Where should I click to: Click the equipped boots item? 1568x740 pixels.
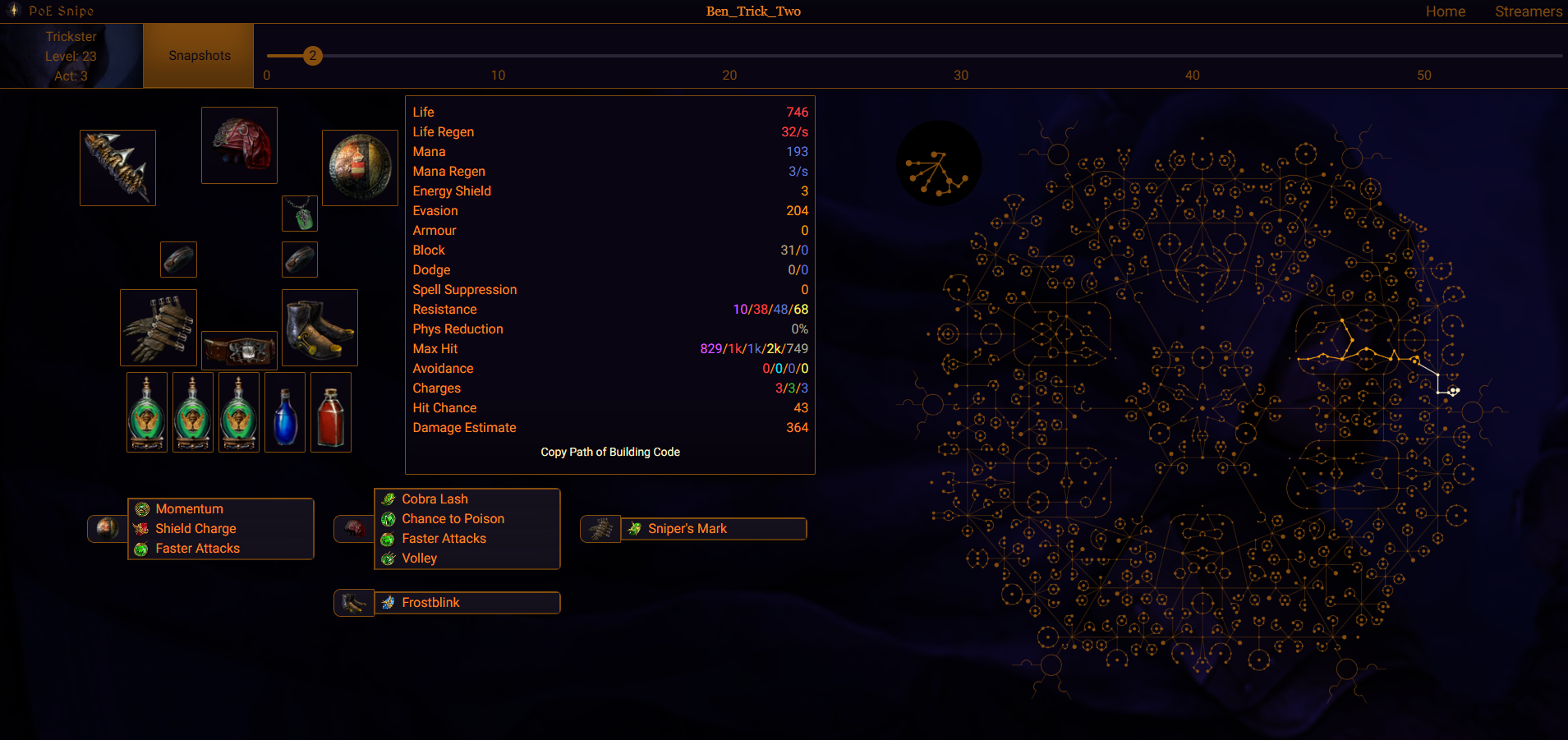(320, 327)
